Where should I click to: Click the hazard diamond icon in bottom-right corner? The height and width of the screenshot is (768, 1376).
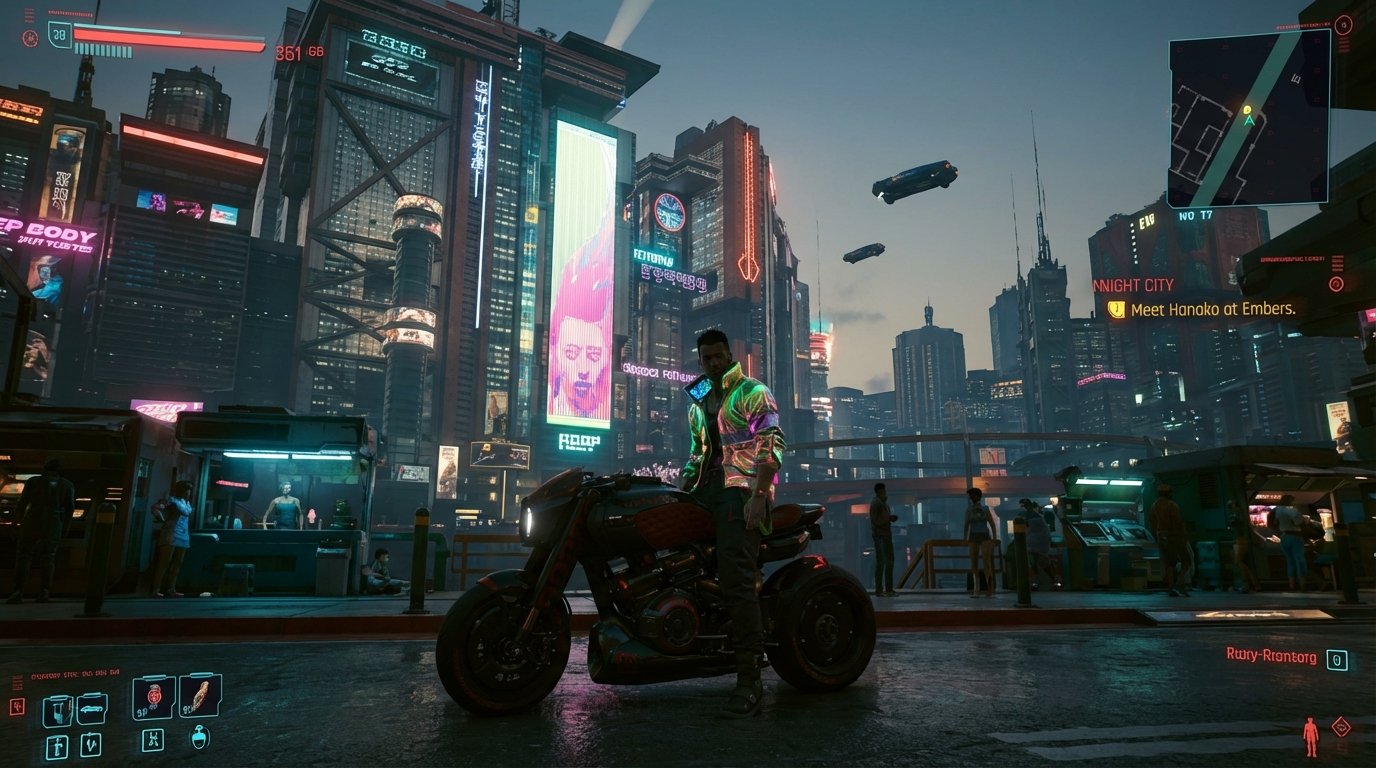[1342, 727]
